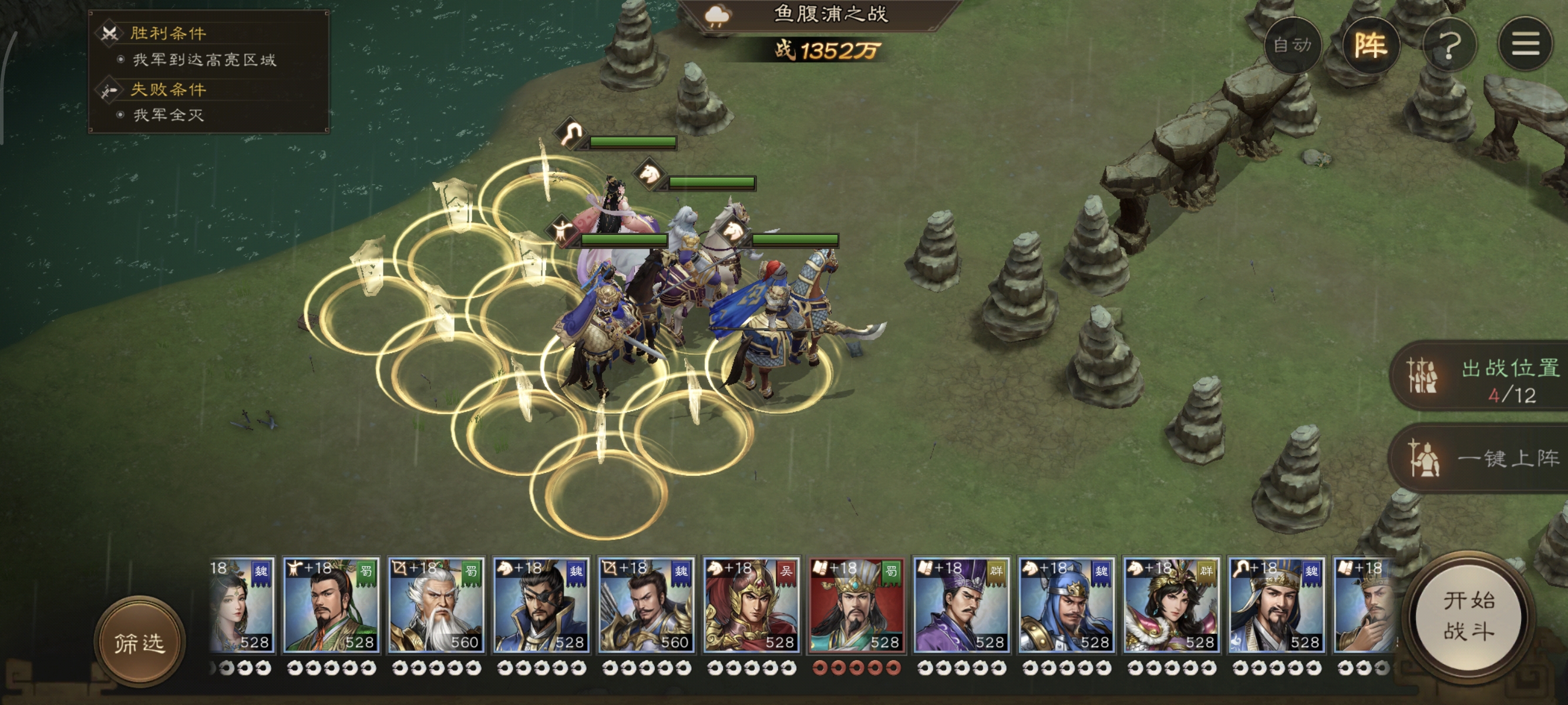Toggle 自动 auto battle mode
Viewport: 1568px width, 705px height.
(1291, 45)
